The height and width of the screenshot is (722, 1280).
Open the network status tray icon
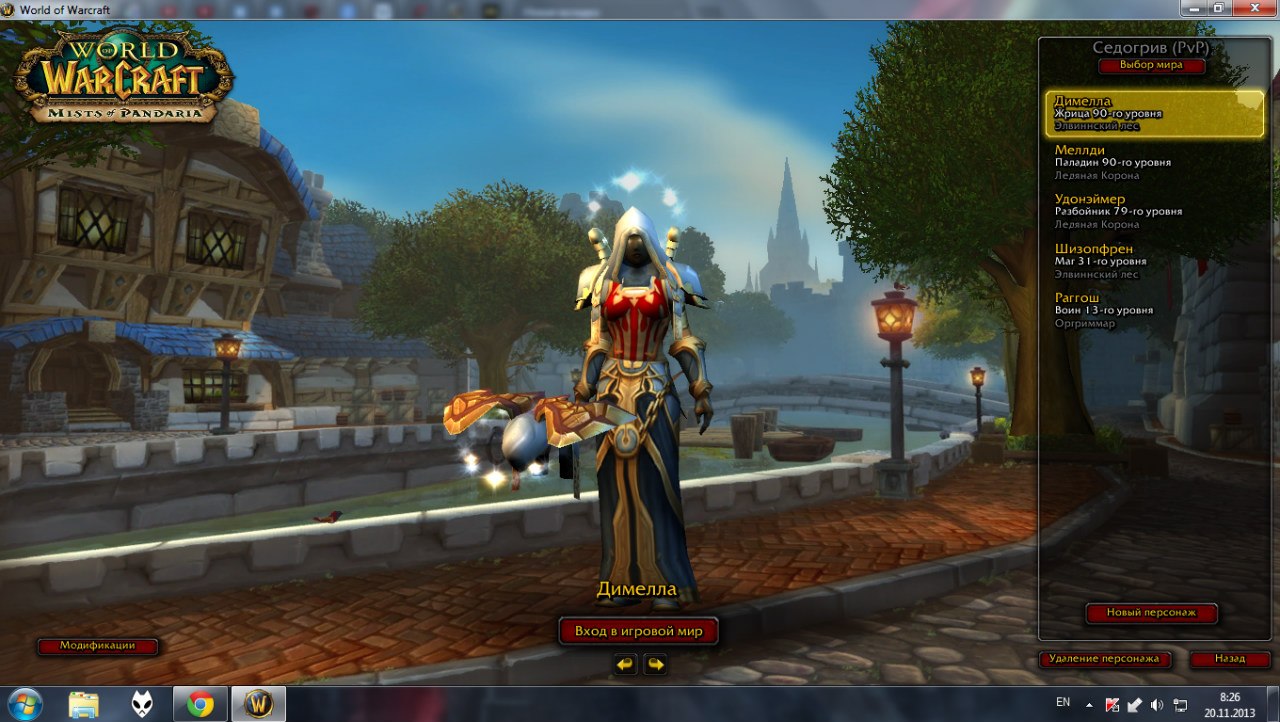1179,705
